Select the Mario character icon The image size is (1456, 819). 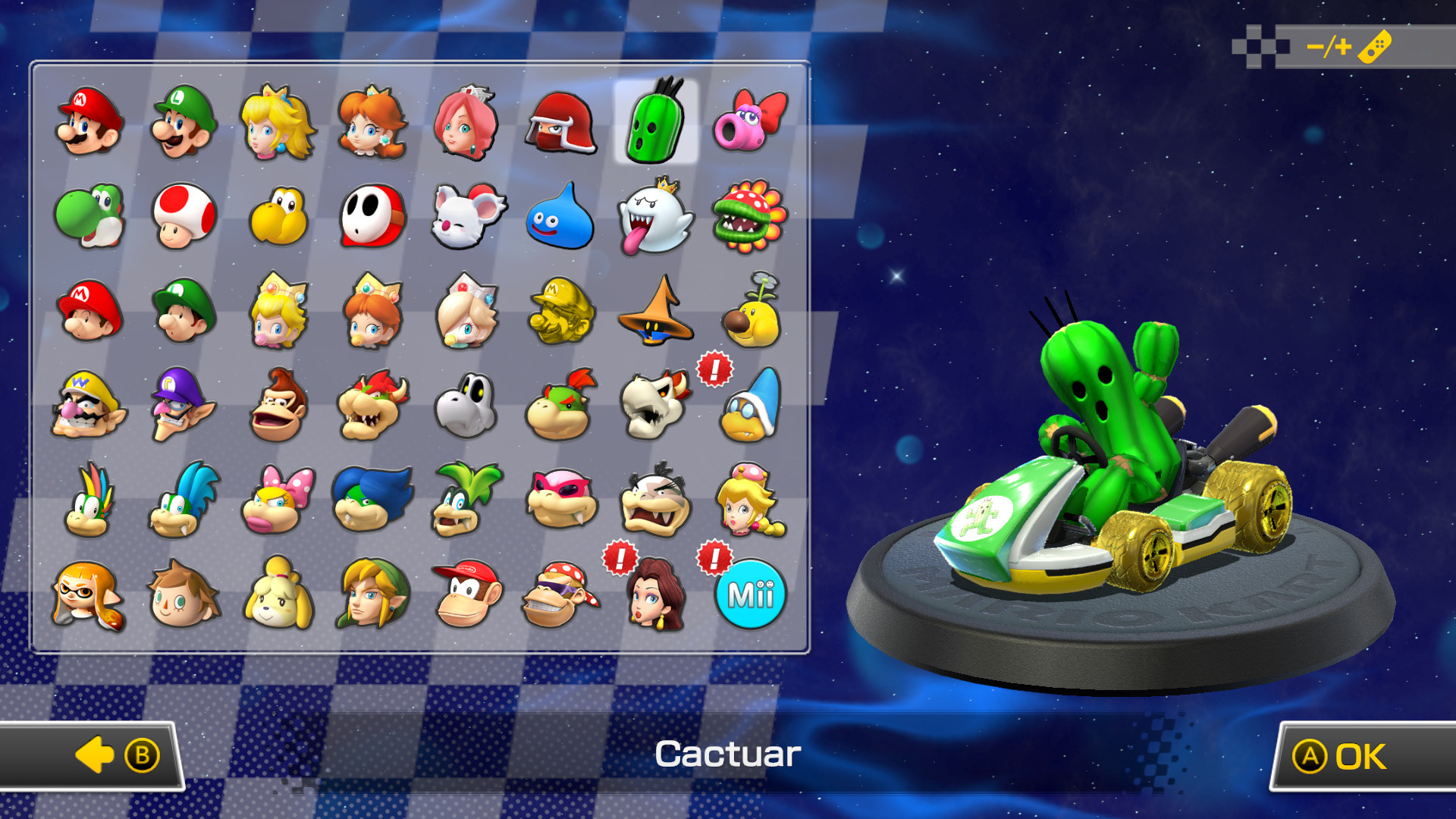89,125
